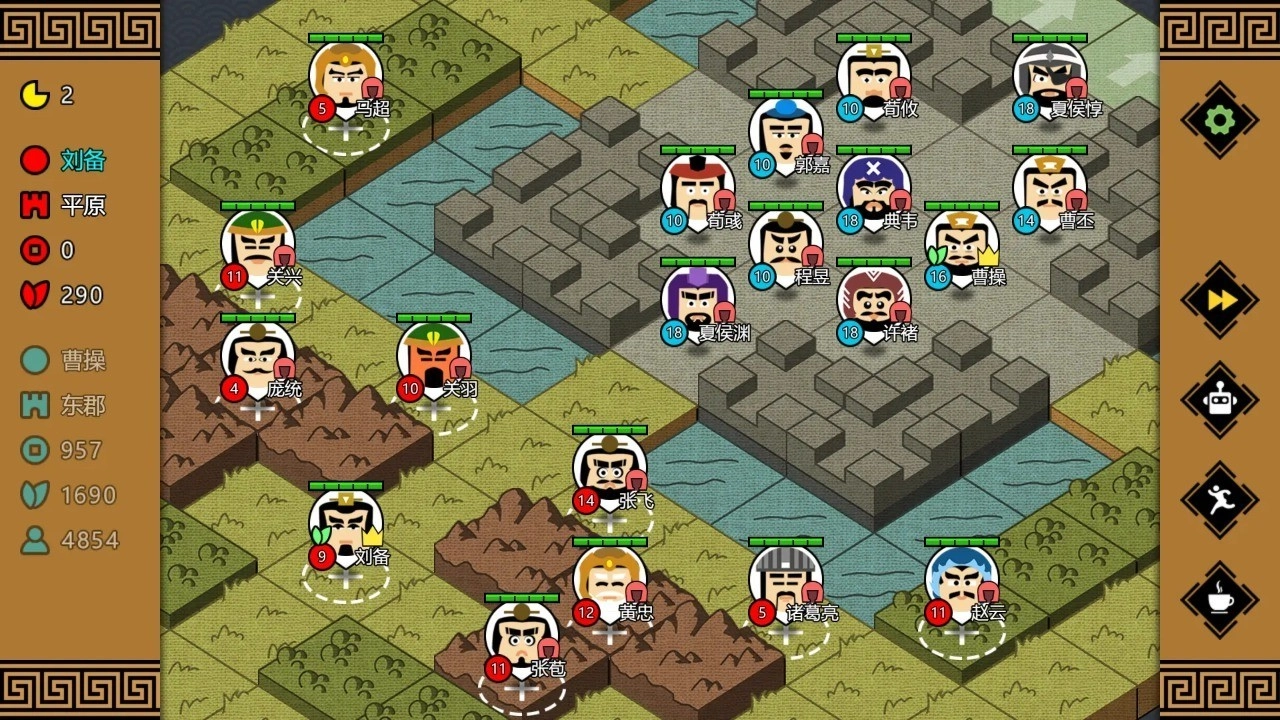This screenshot has width=1280, height=720.
Task: Select 夏侯惇 unit on the map
Action: tap(1050, 75)
